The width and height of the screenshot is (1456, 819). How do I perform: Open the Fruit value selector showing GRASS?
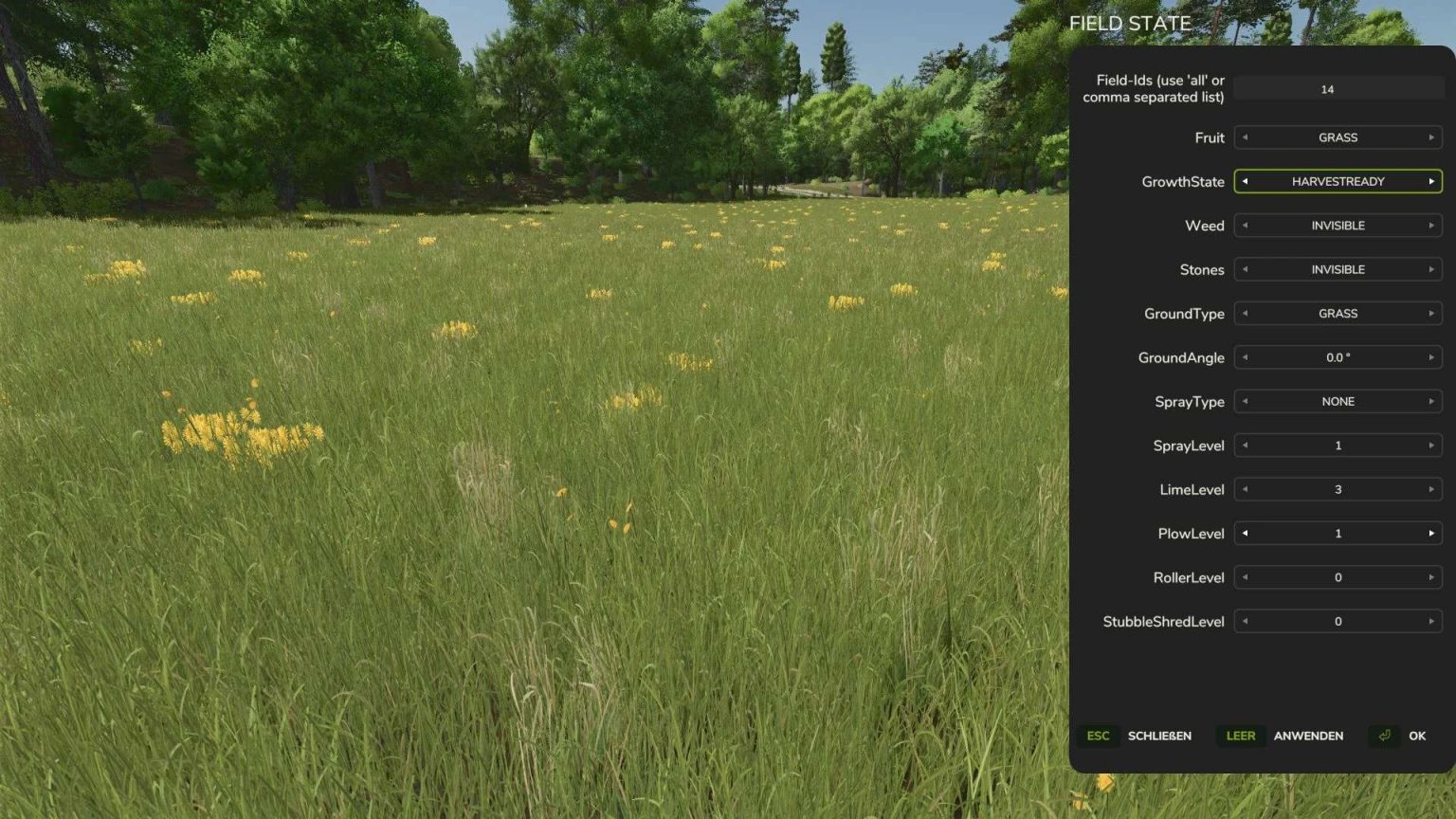[1338, 137]
